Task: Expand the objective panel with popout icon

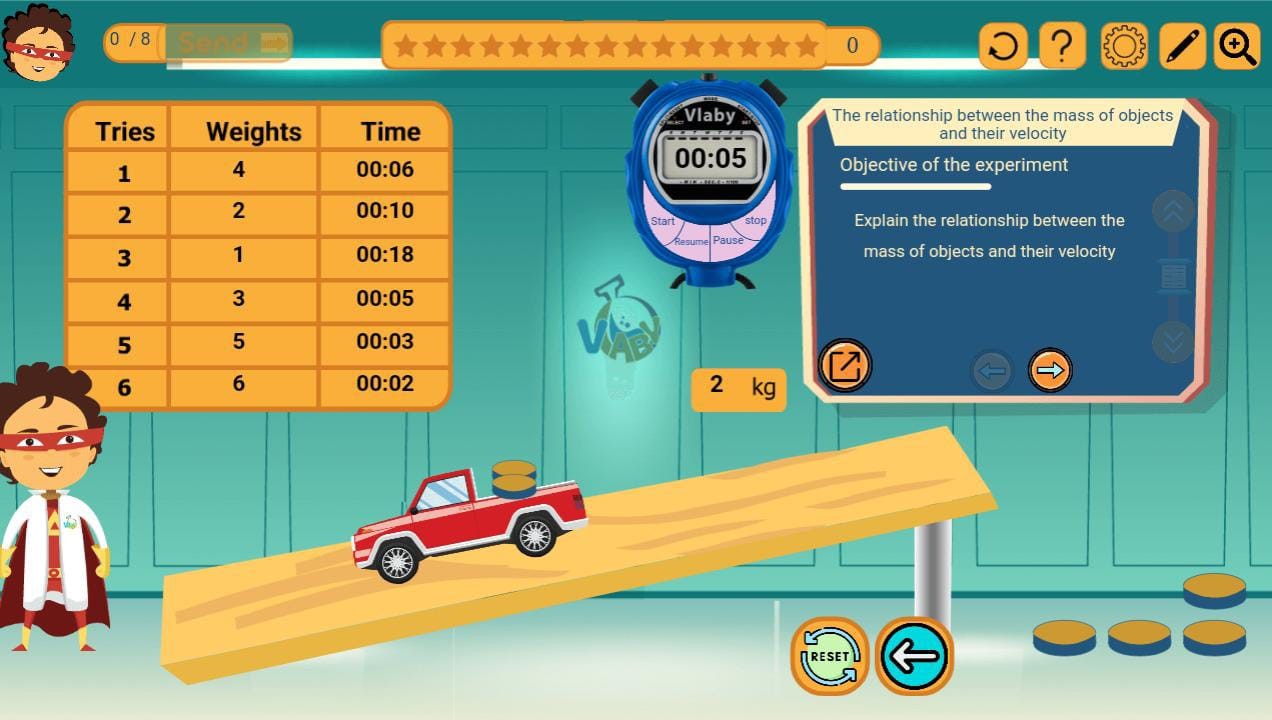Action: pyautogui.click(x=845, y=365)
